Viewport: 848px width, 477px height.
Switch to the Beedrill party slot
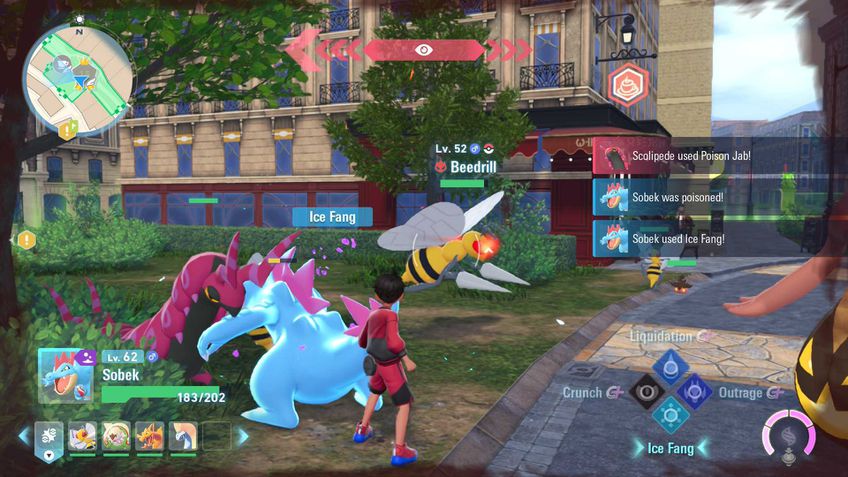pos(83,437)
